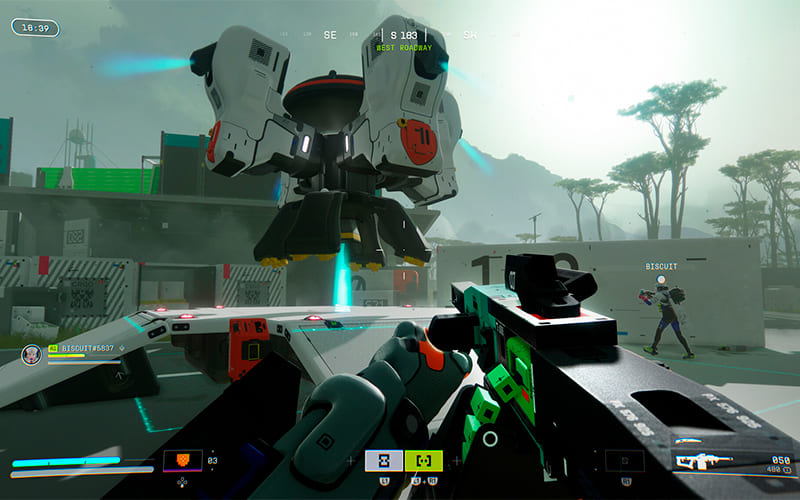Activate the hourglass ability slot
Image resolution: width=800 pixels, height=500 pixels.
[384, 460]
